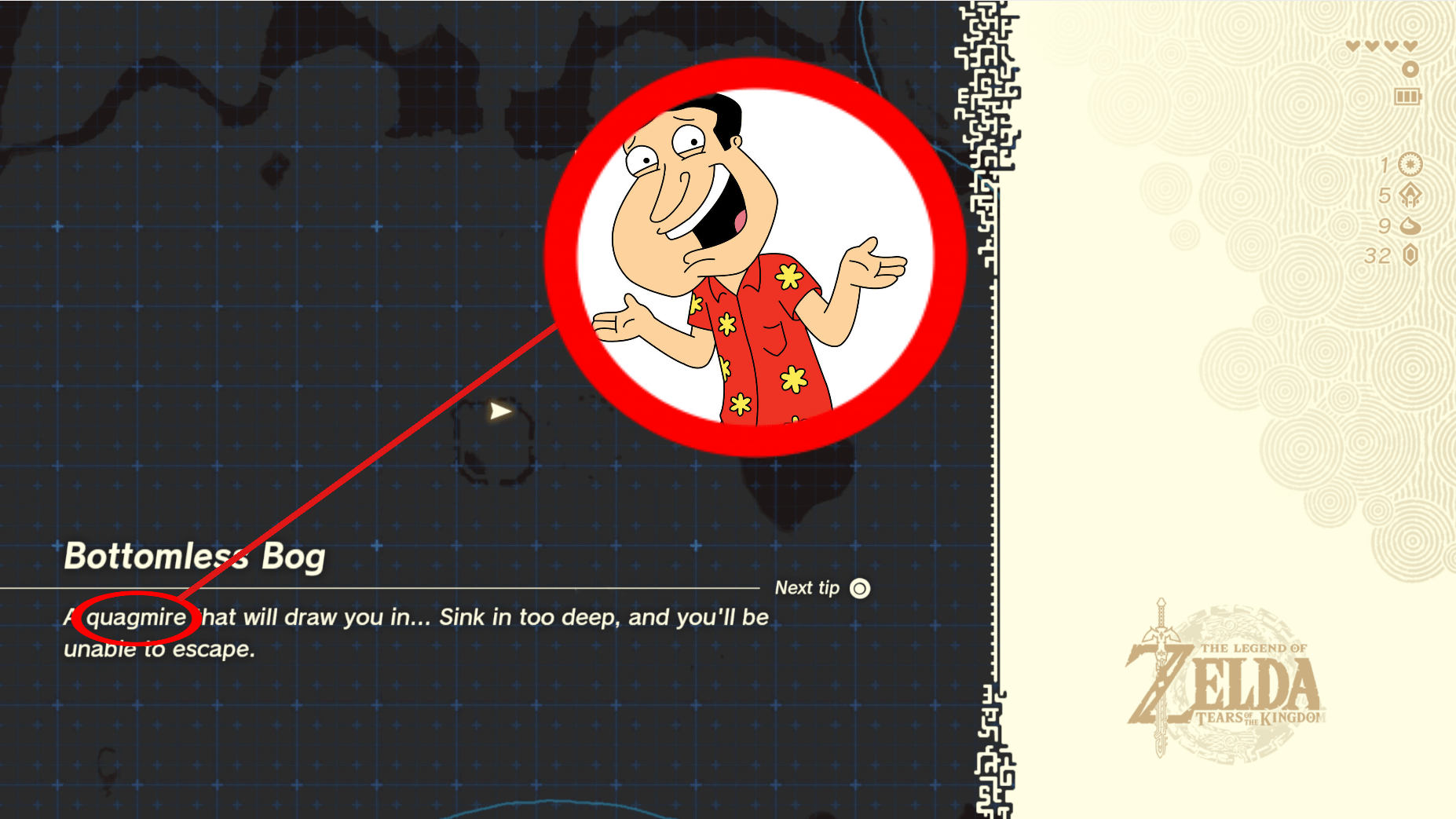Select the Next tip label
The image size is (1456, 819).
pos(806,587)
